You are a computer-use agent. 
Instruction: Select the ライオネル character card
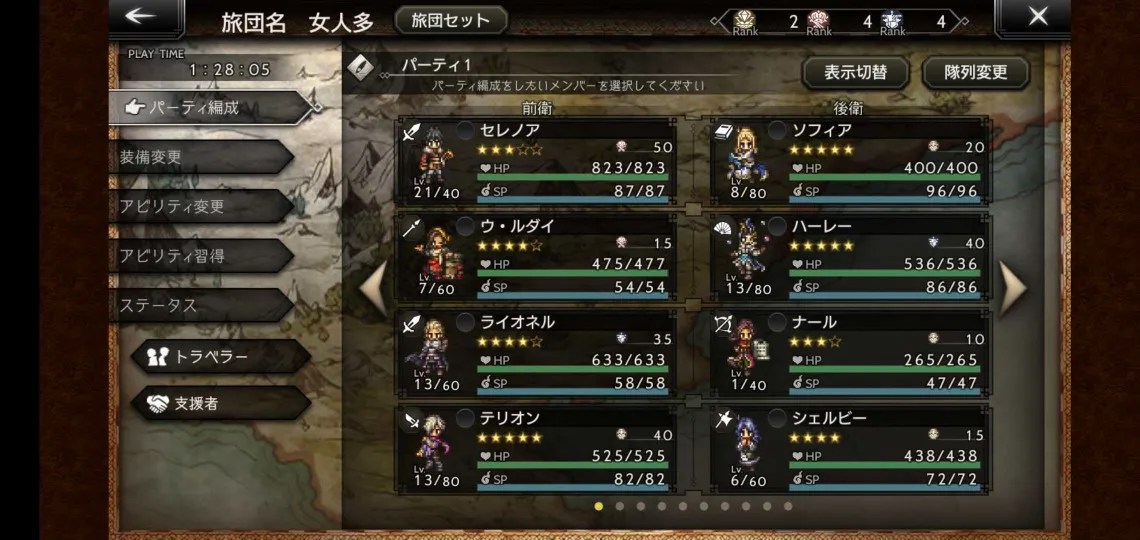[537, 352]
